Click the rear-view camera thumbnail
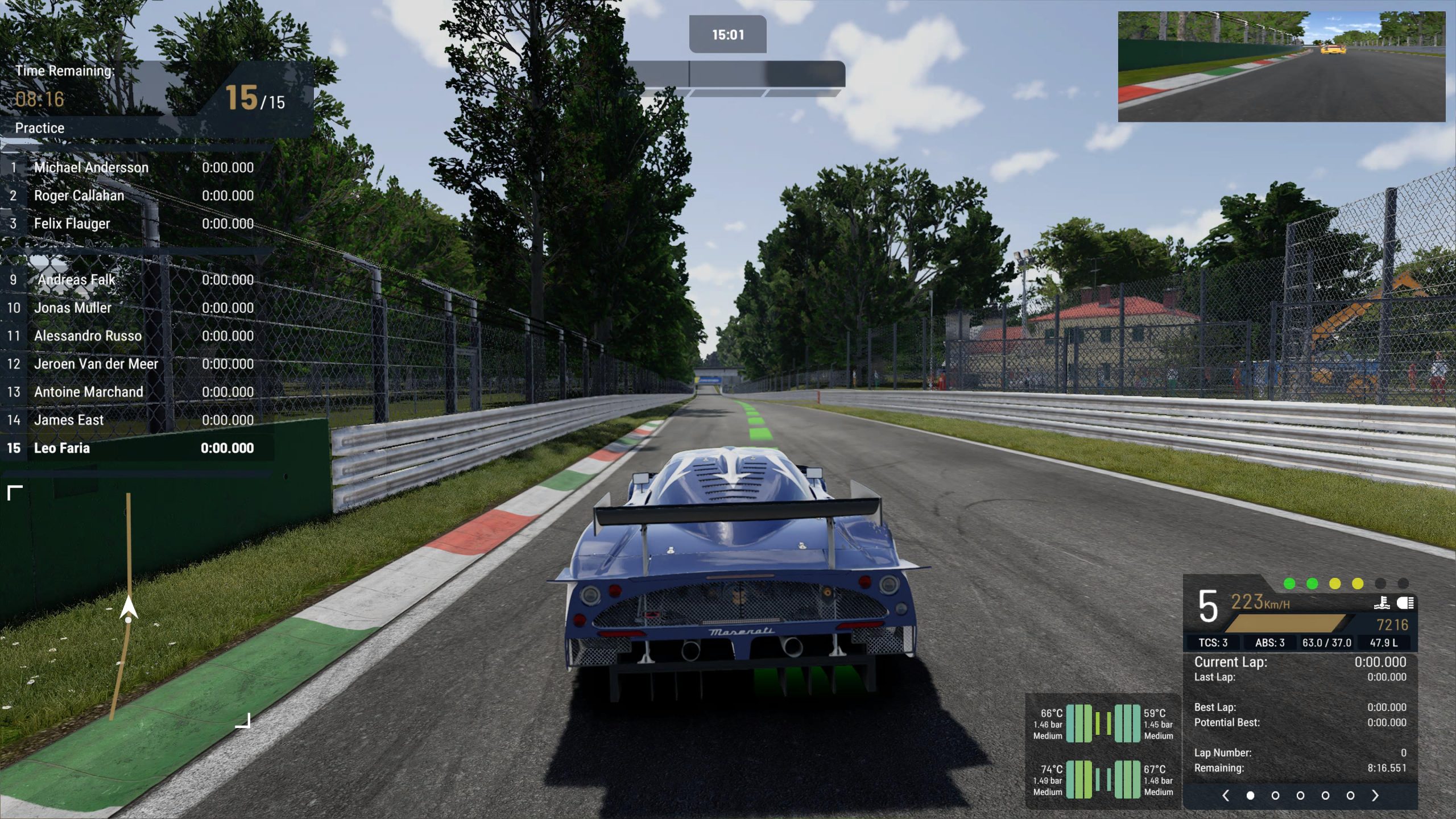Image resolution: width=1456 pixels, height=819 pixels. (x=1281, y=67)
